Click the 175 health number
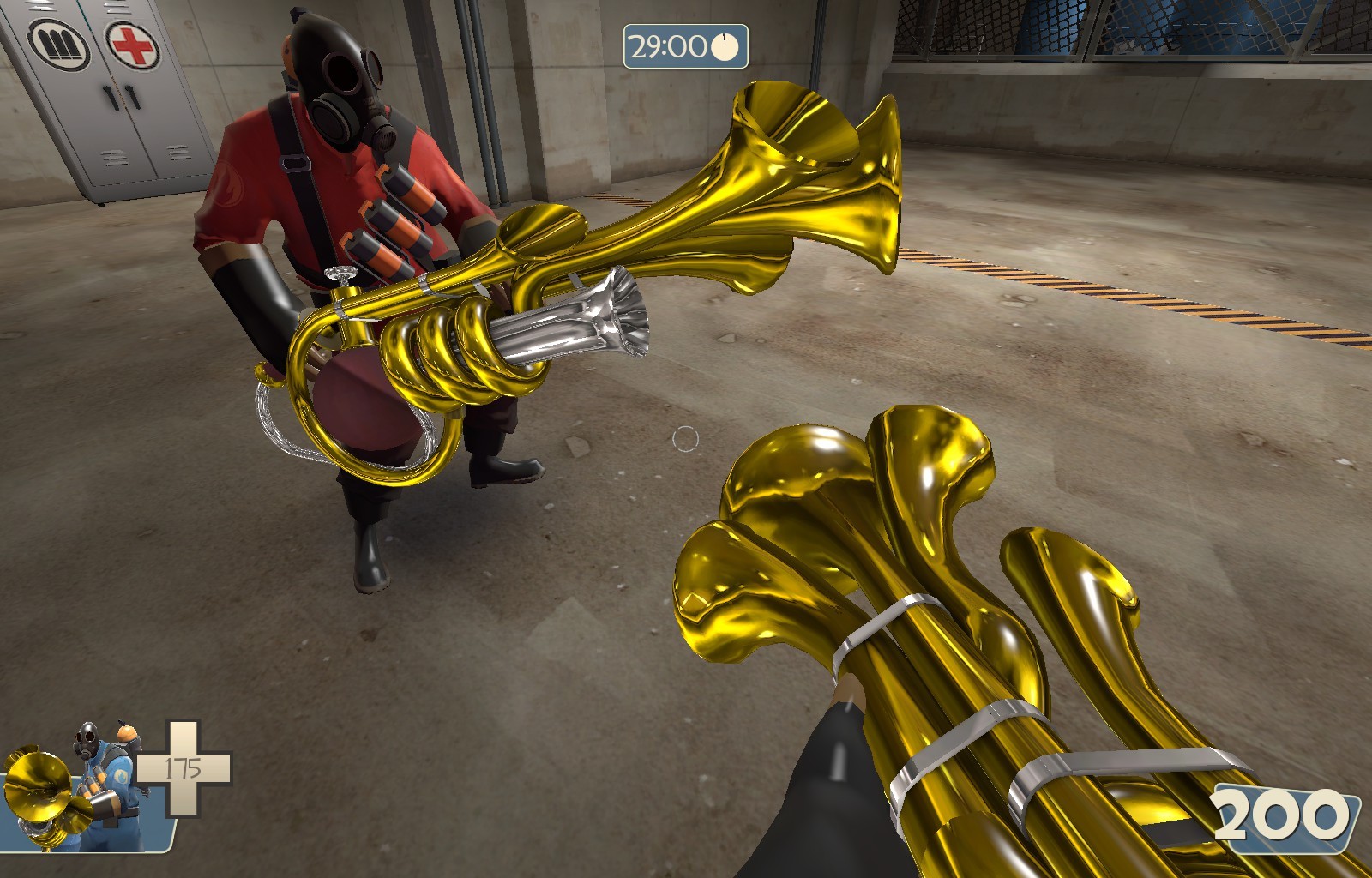This screenshot has width=1372, height=878. pos(183,767)
